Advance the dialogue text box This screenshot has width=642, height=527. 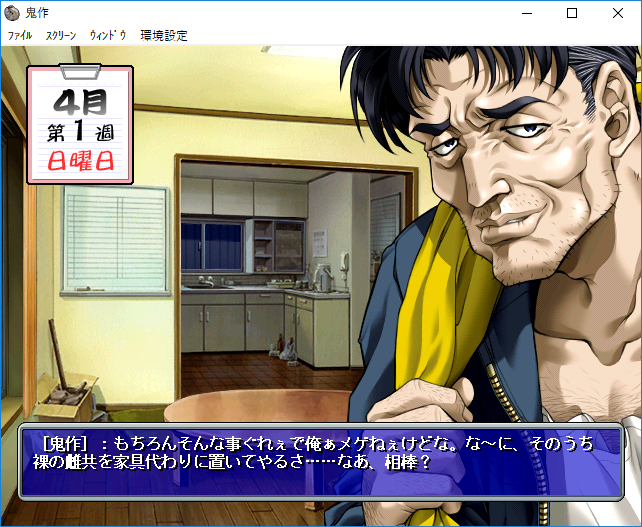[x=320, y=460]
